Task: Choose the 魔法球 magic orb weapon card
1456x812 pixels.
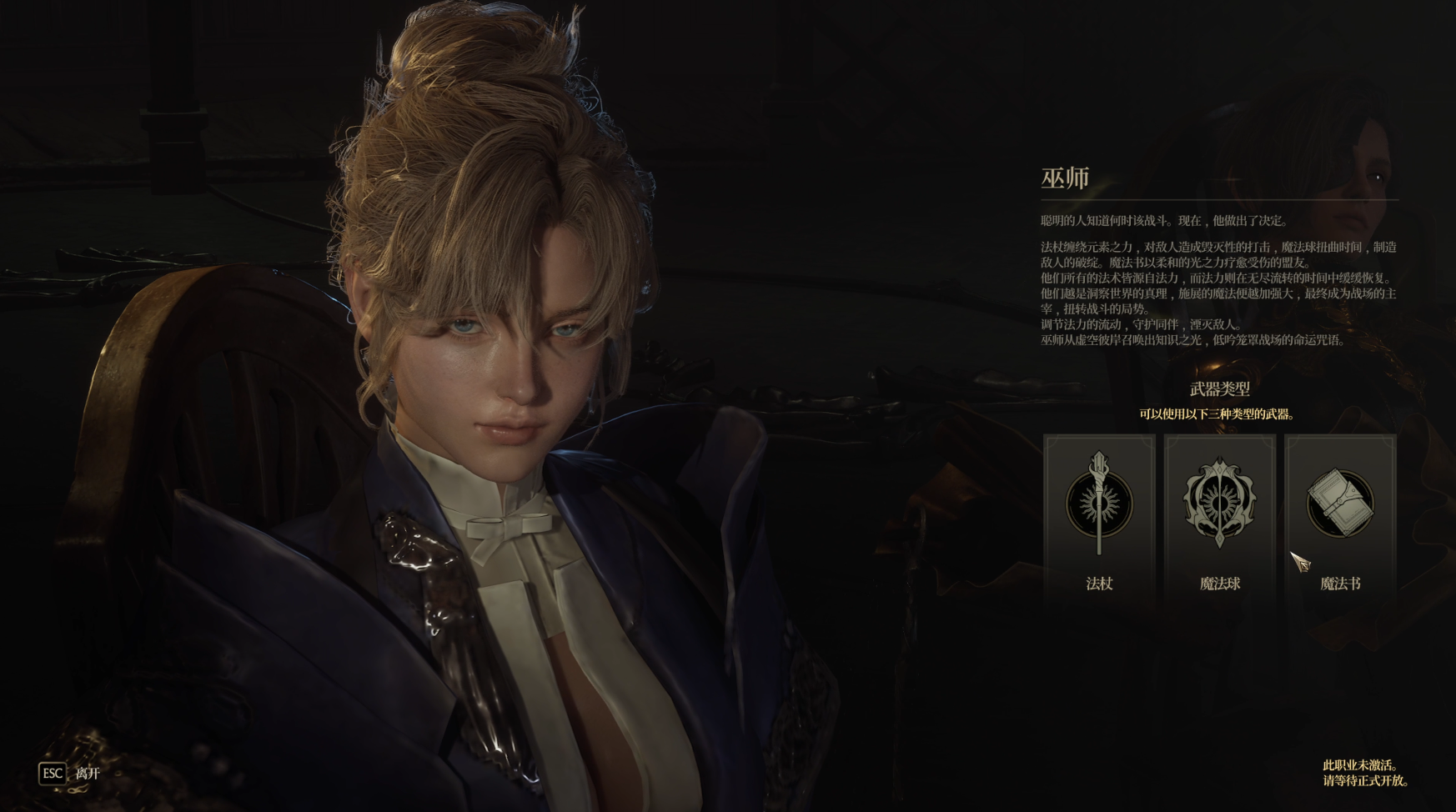Action: click(1219, 517)
